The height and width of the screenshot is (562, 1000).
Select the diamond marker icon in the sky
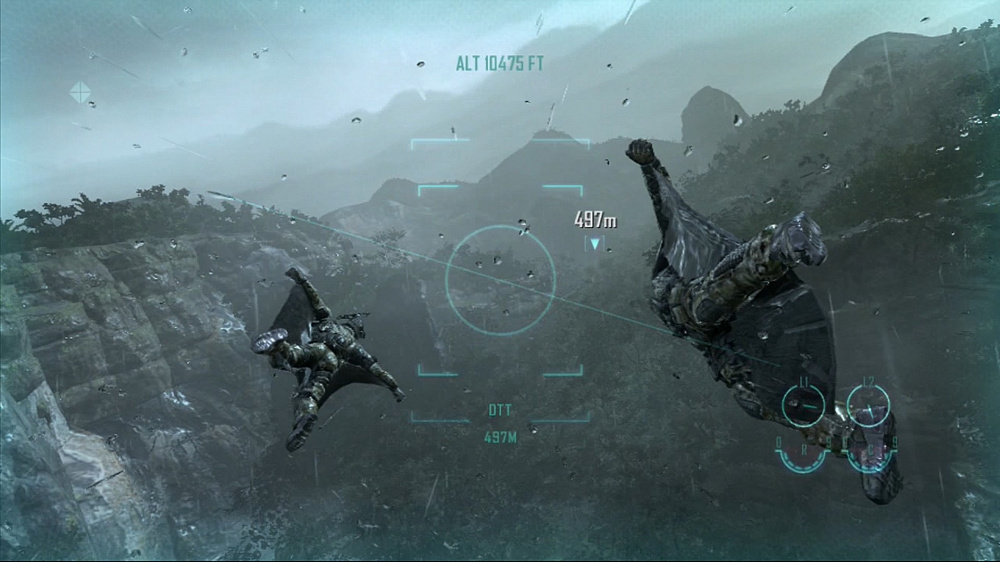pyautogui.click(x=80, y=93)
